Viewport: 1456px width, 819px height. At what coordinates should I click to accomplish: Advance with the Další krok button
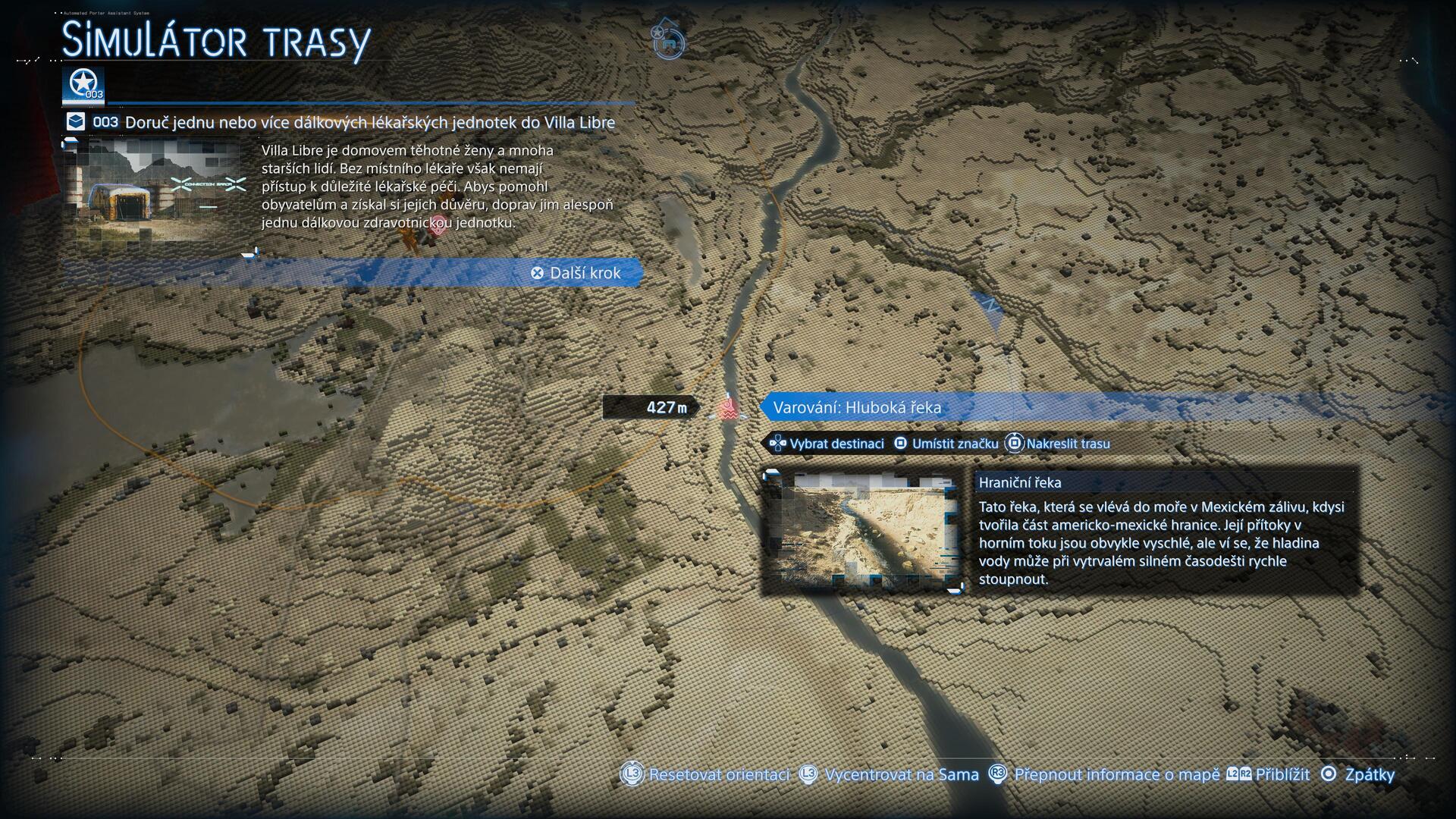(x=576, y=273)
